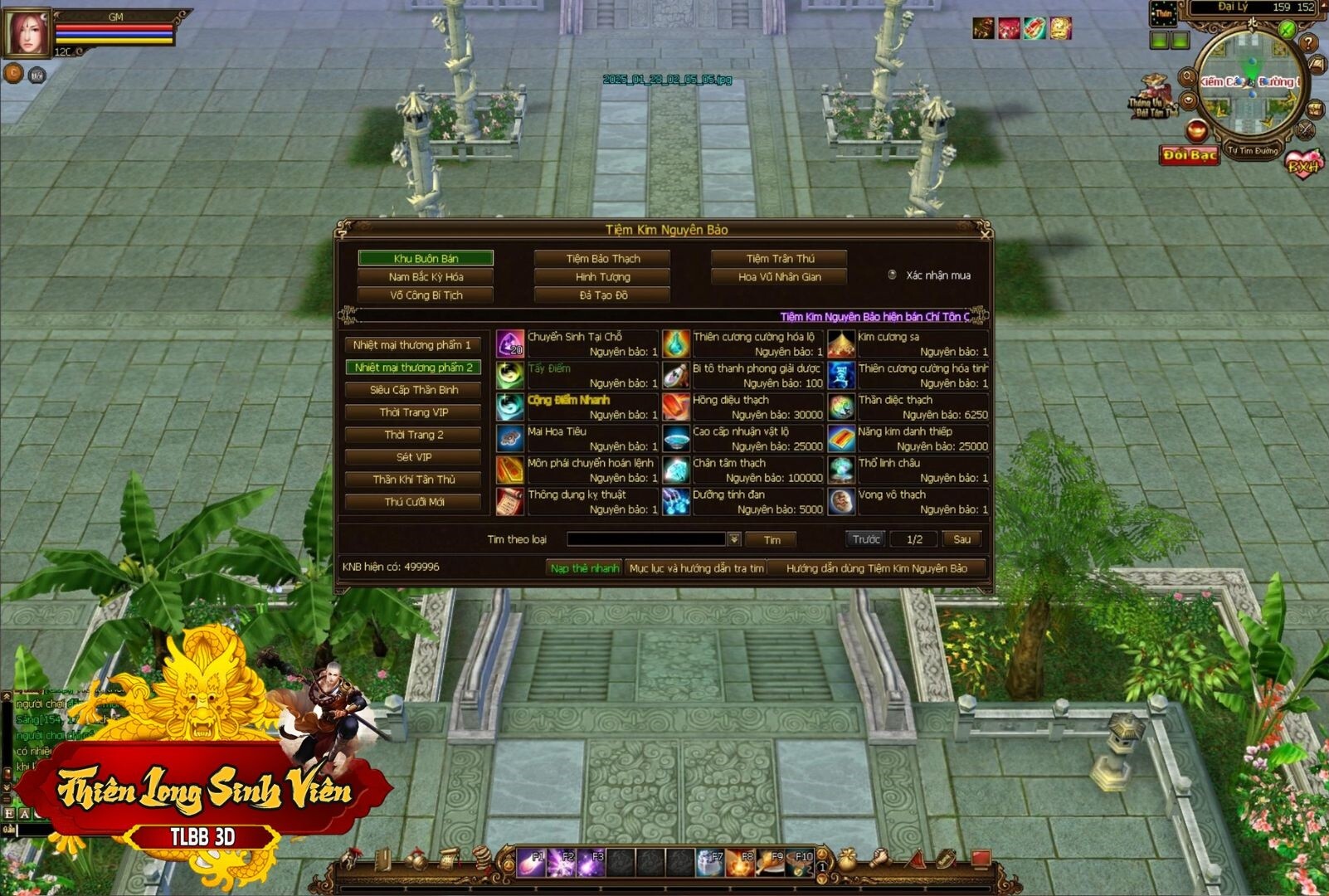Open the Thú Cưỡi Mới category
Image resolution: width=1329 pixels, height=896 pixels.
tap(413, 502)
